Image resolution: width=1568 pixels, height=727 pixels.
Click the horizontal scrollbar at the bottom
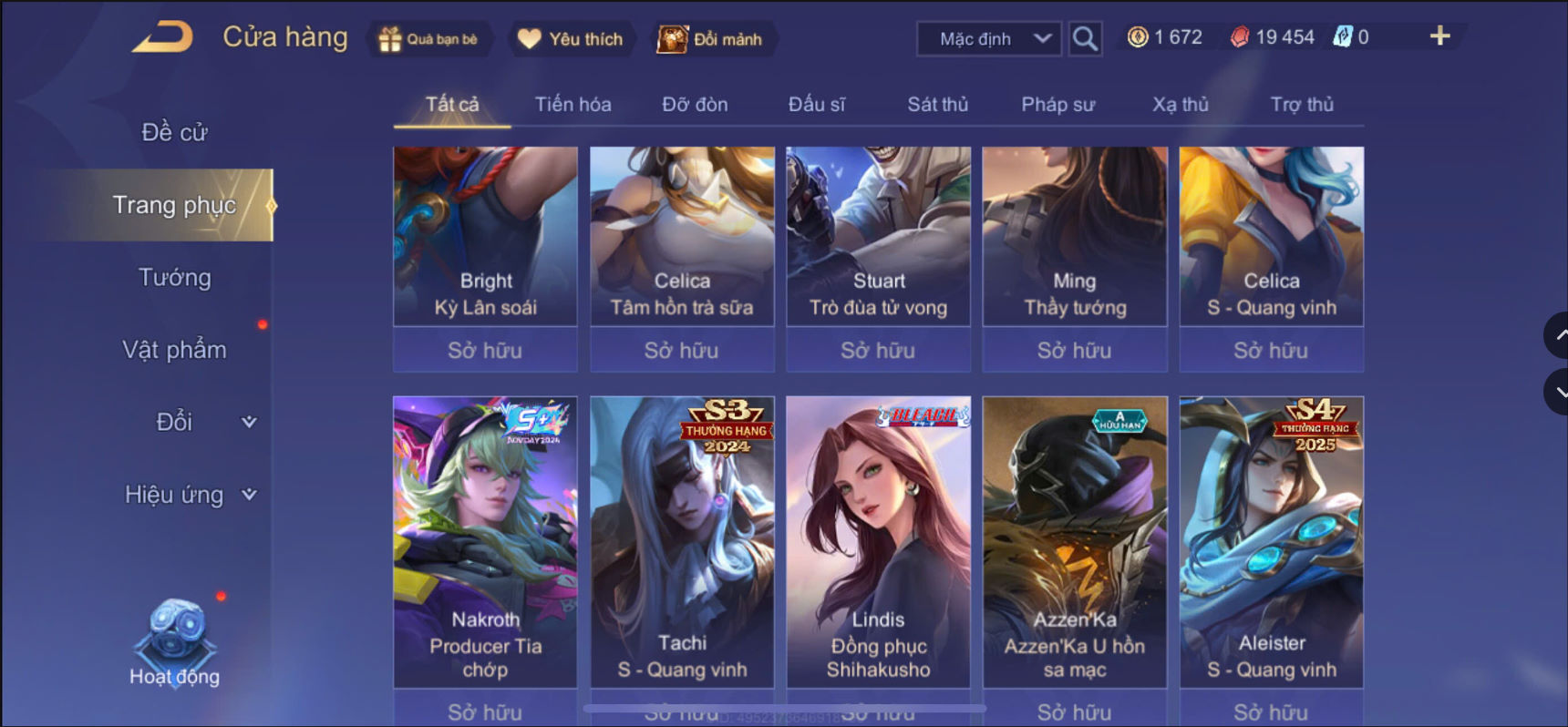point(786,709)
